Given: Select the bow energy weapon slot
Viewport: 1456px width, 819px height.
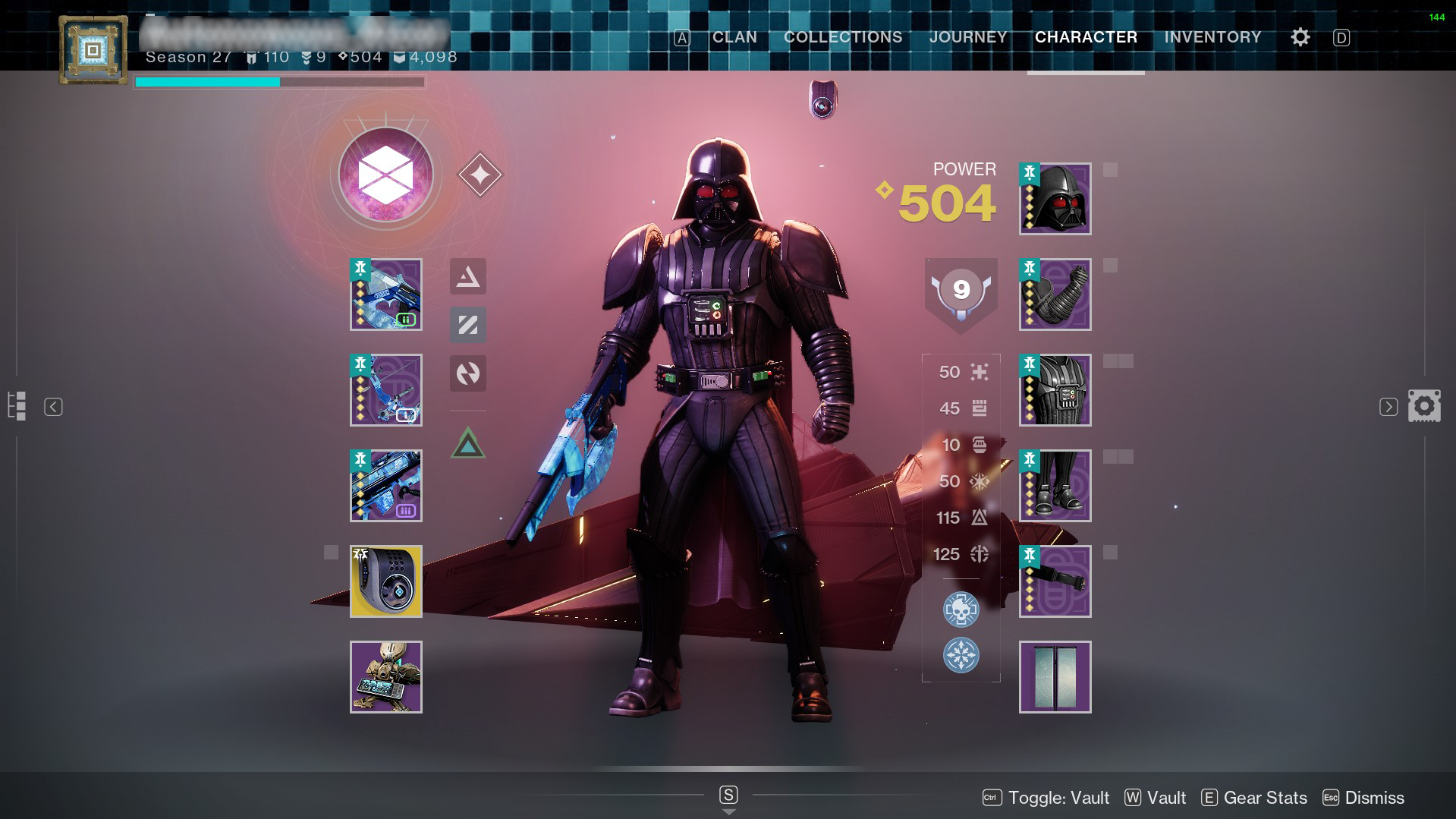Looking at the screenshot, I should tap(385, 390).
